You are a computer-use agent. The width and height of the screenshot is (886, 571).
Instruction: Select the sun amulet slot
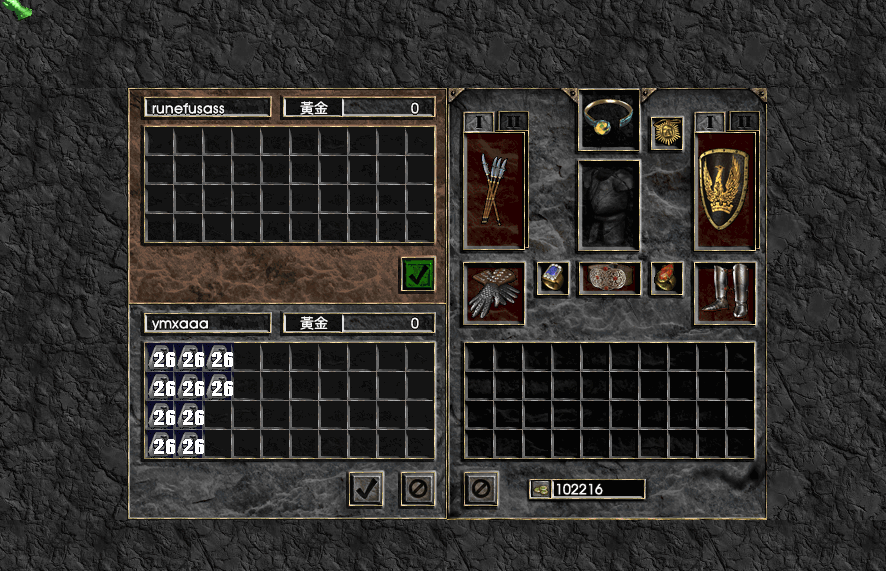tap(666, 133)
